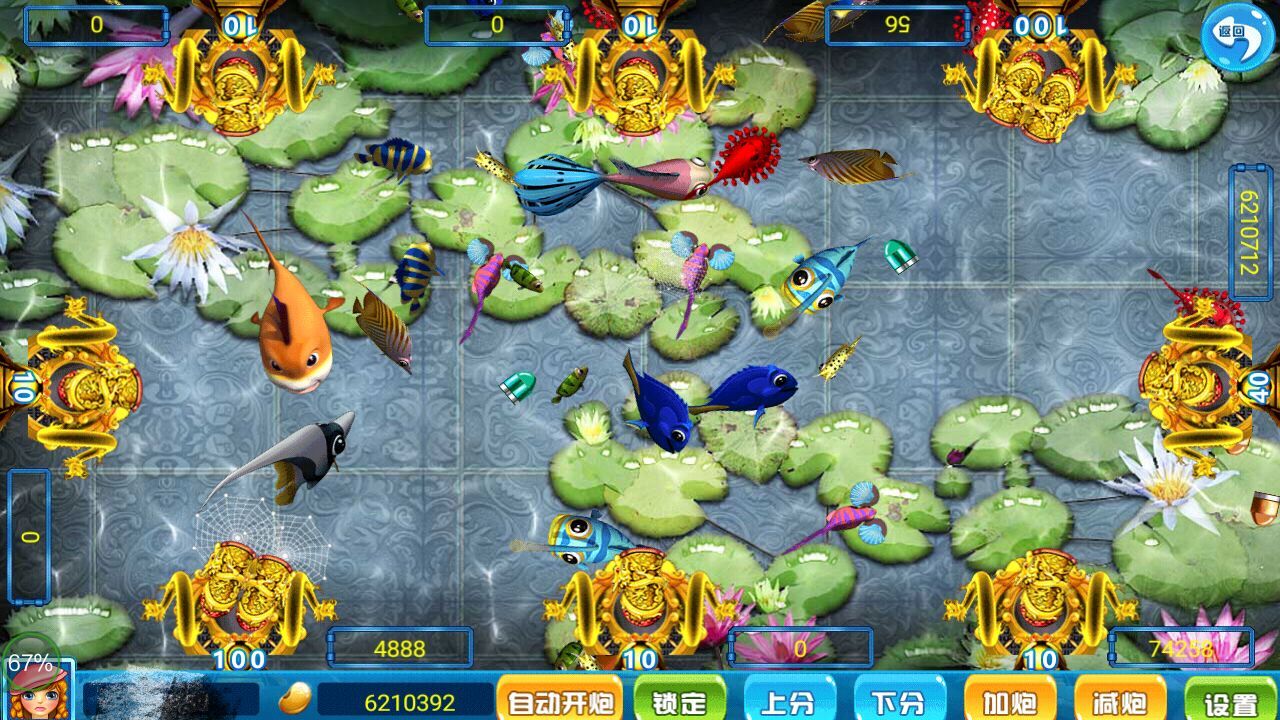Increase cannon power with 加炮
1280x720 pixels.
pyautogui.click(x=1010, y=702)
